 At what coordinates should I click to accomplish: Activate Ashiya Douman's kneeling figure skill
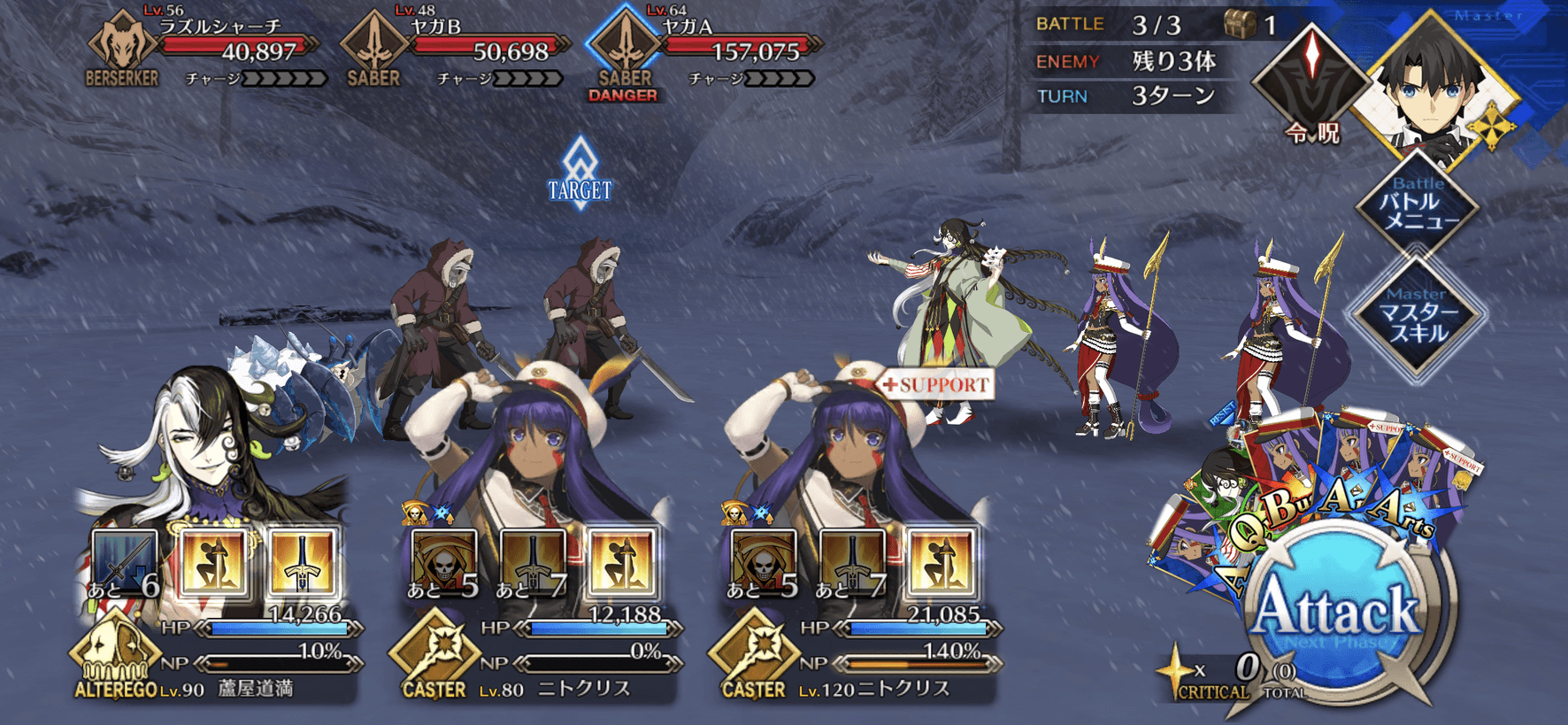pos(213,561)
